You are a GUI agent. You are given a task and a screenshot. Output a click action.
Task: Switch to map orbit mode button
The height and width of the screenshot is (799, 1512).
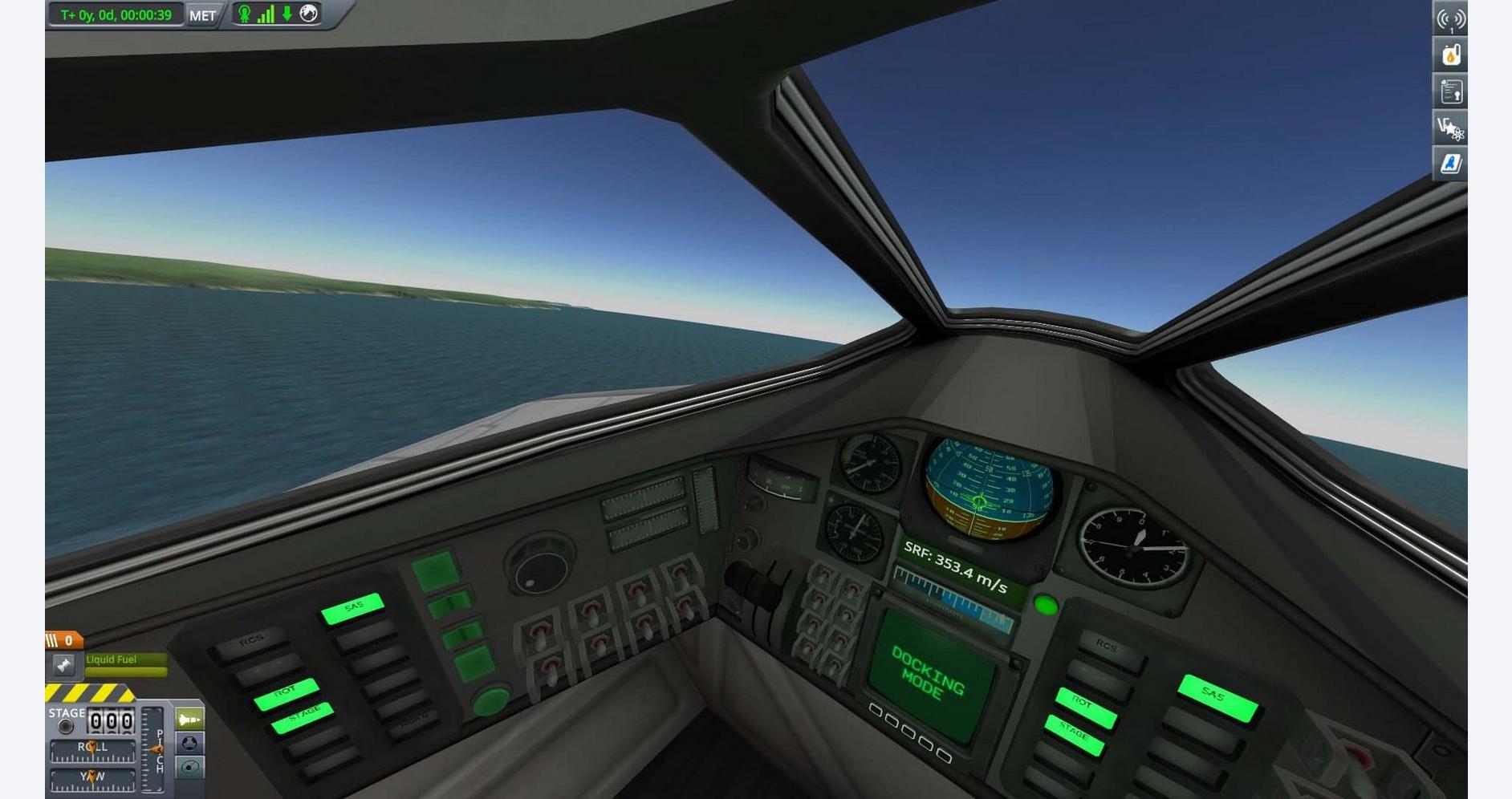[189, 768]
